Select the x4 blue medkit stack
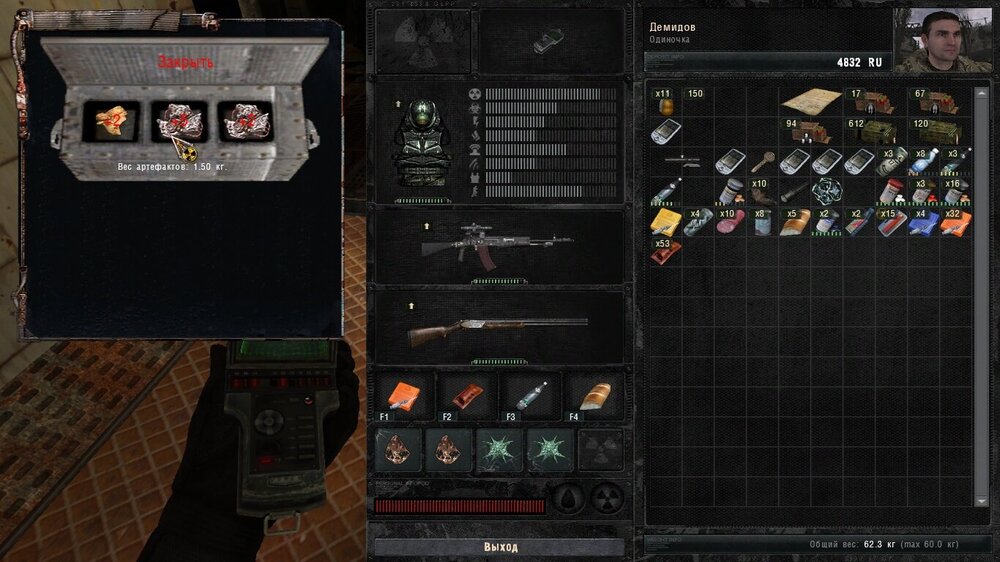The width and height of the screenshot is (1000, 562). point(923,221)
